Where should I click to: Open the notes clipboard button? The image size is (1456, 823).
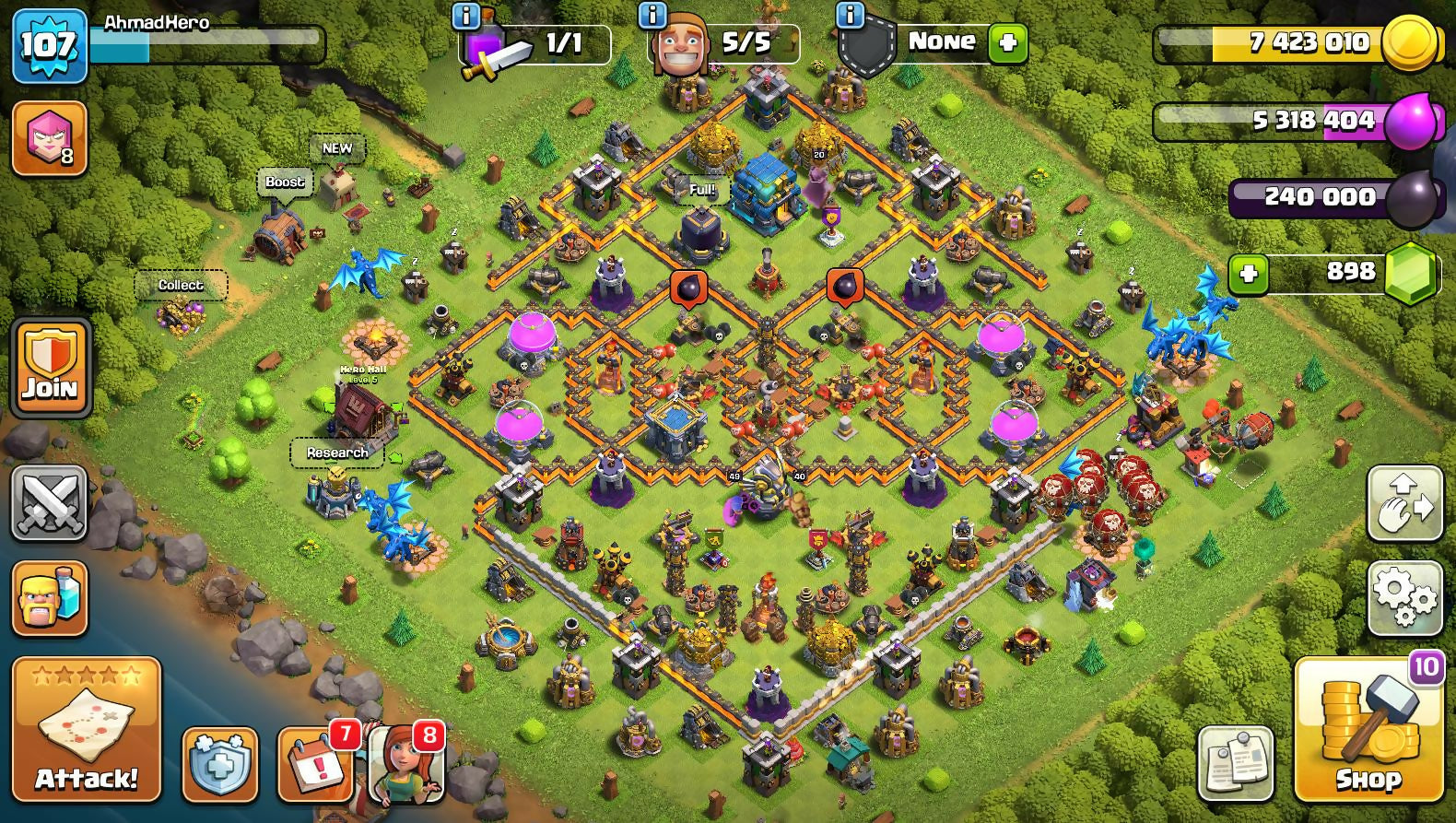pos(1236,764)
